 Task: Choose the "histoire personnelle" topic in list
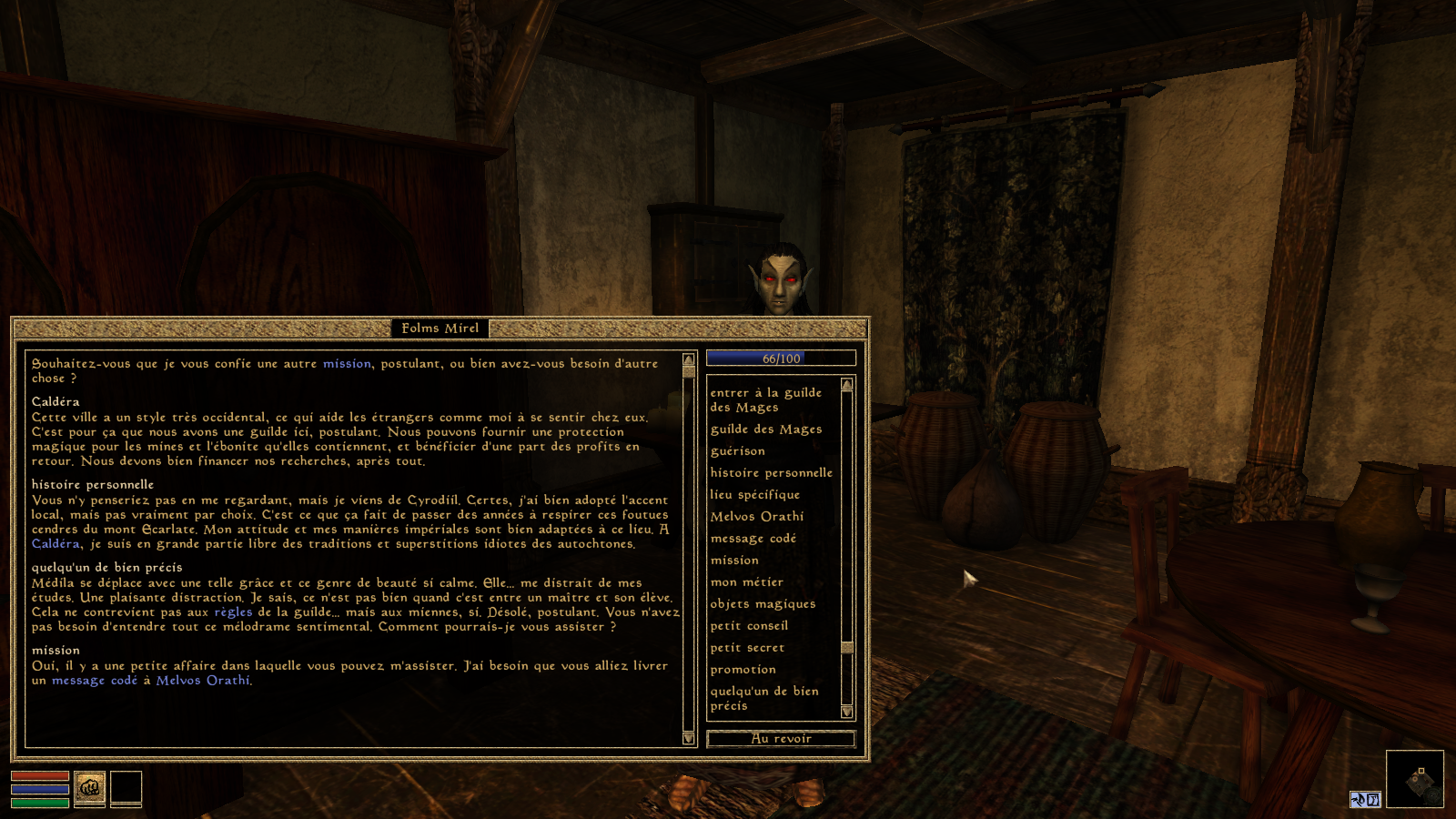(x=771, y=473)
